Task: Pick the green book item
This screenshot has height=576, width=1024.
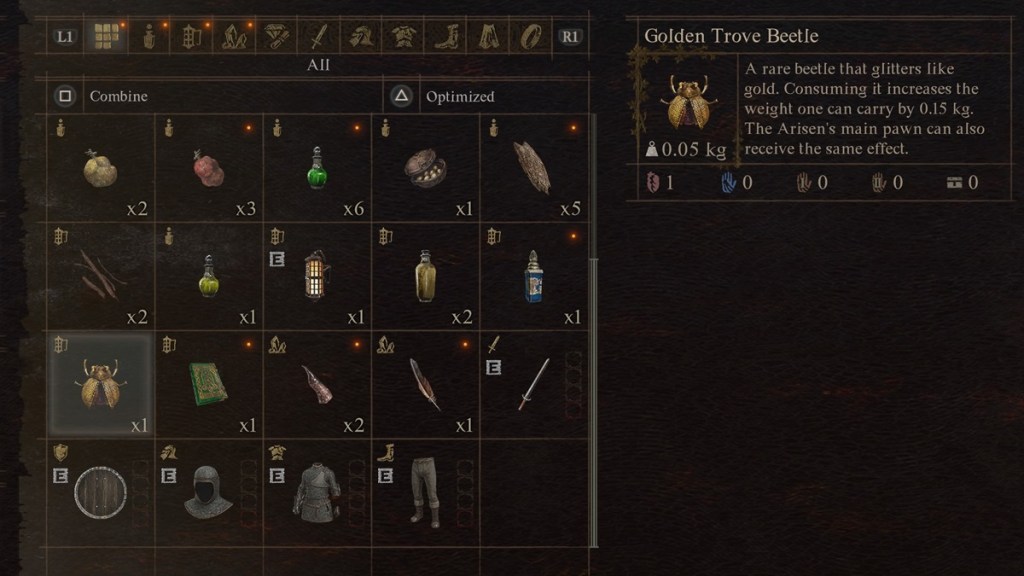Action: point(209,385)
